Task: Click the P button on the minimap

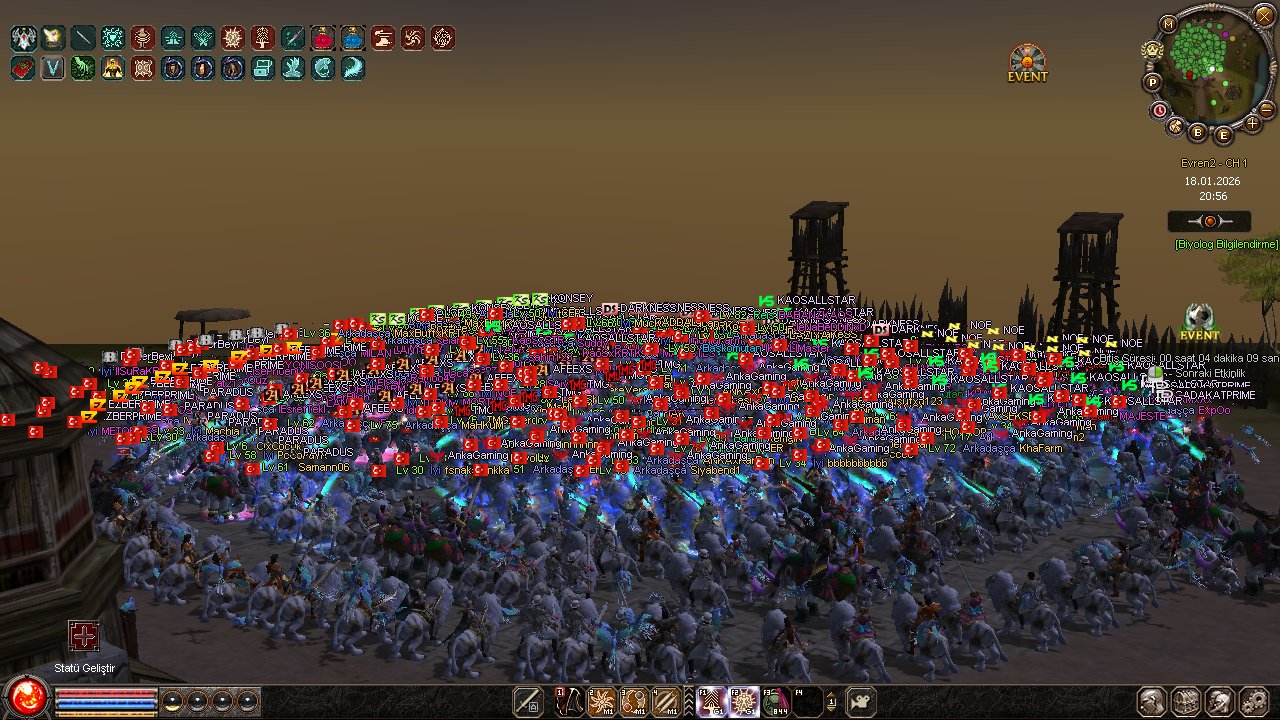Action: [x=1152, y=82]
